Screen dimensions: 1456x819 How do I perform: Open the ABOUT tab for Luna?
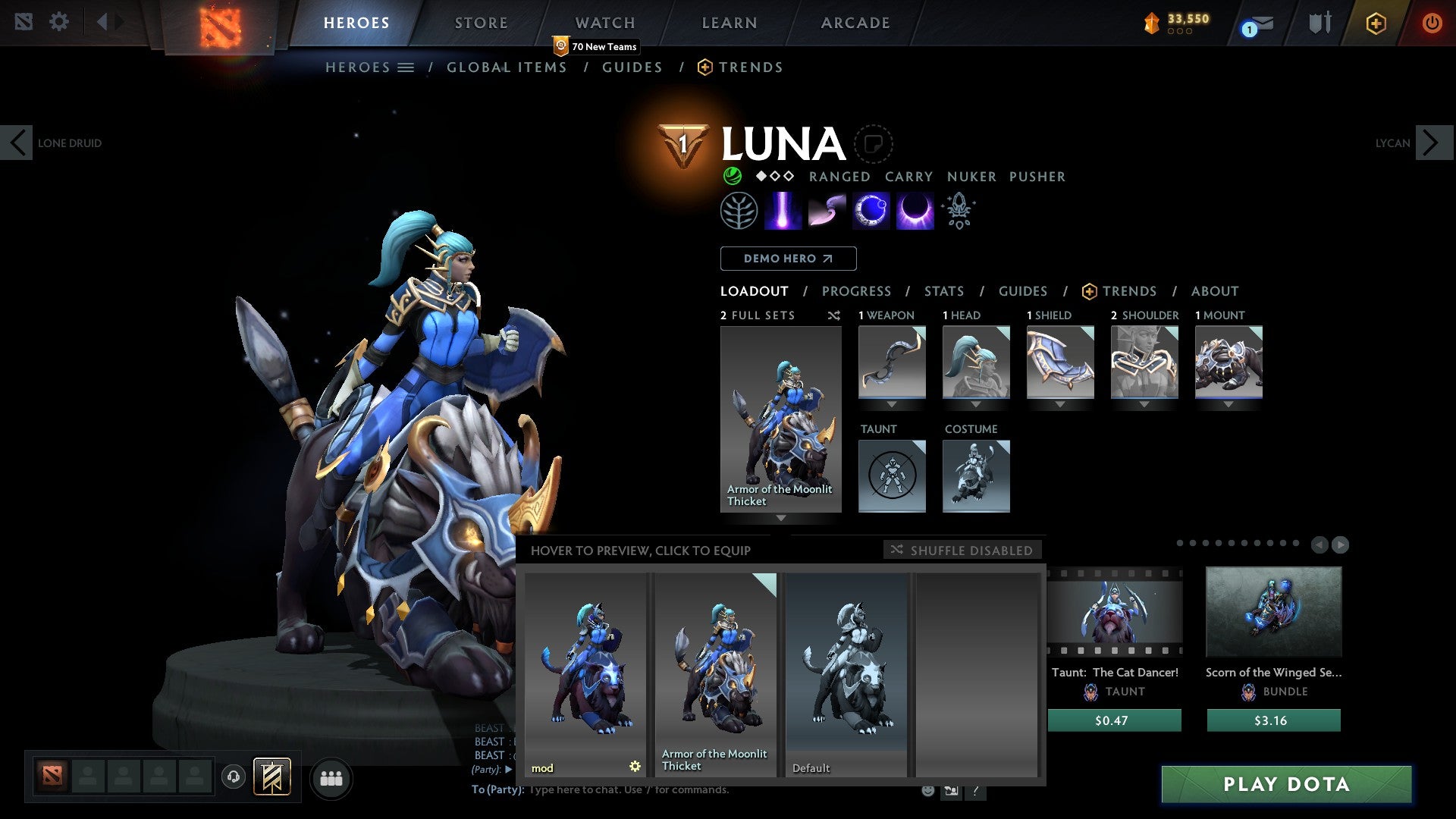(1214, 291)
